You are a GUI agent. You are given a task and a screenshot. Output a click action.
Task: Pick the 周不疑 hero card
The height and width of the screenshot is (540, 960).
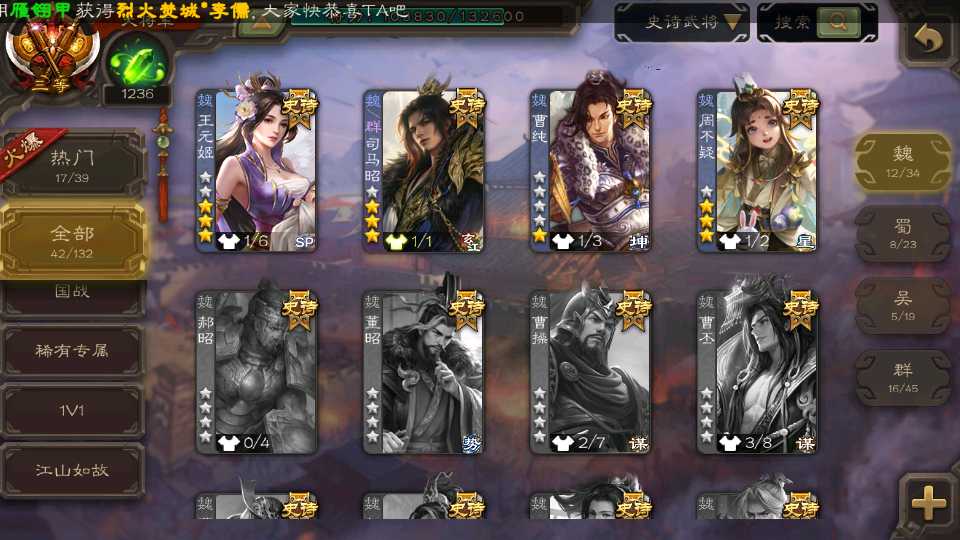pos(758,170)
